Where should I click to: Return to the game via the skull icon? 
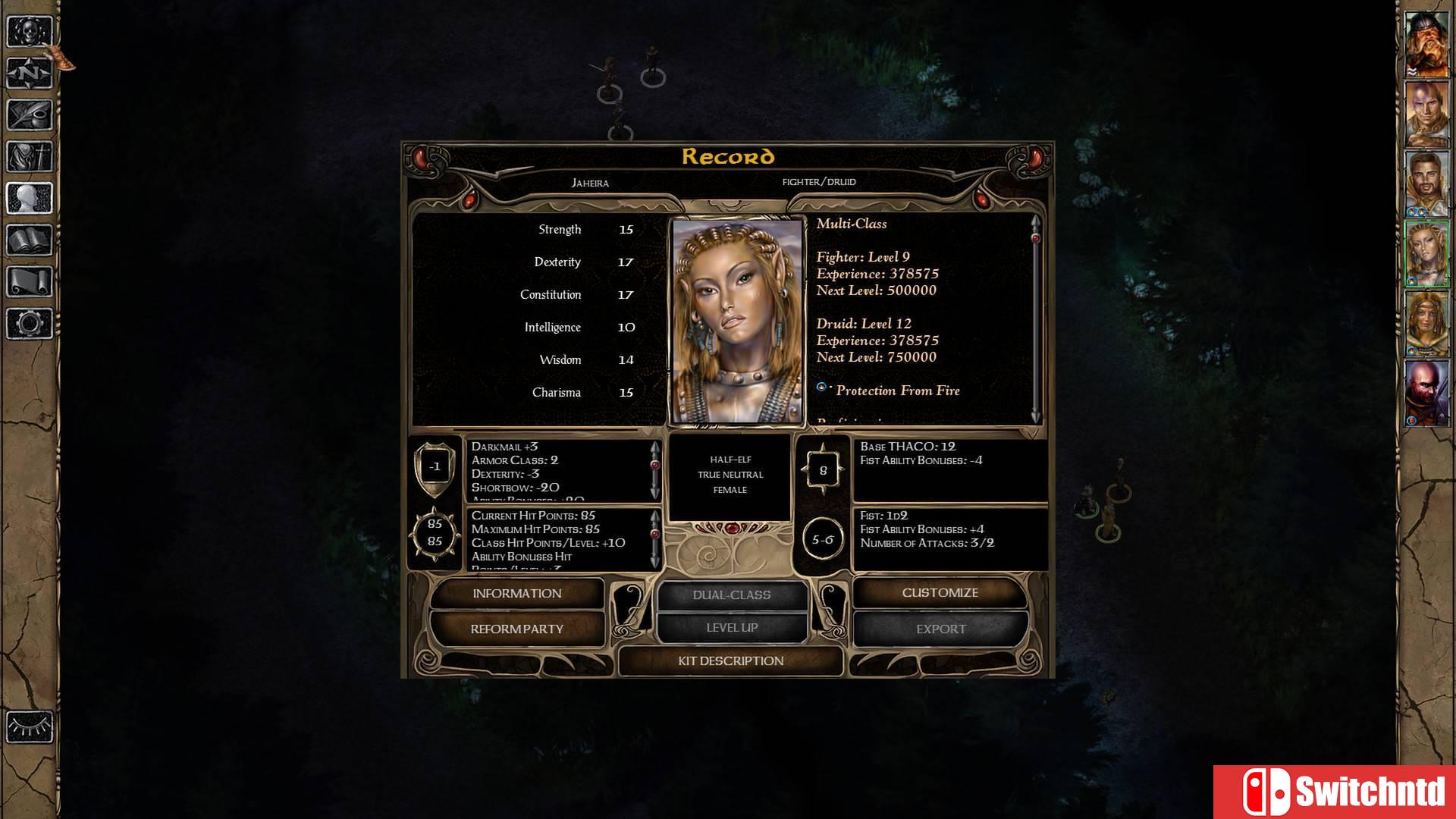[28, 32]
